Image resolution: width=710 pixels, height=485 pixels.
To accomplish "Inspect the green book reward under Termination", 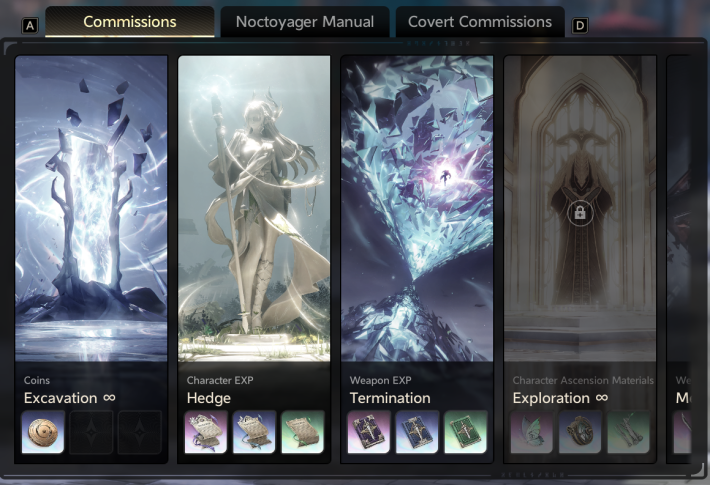I will pyautogui.click(x=465, y=432).
